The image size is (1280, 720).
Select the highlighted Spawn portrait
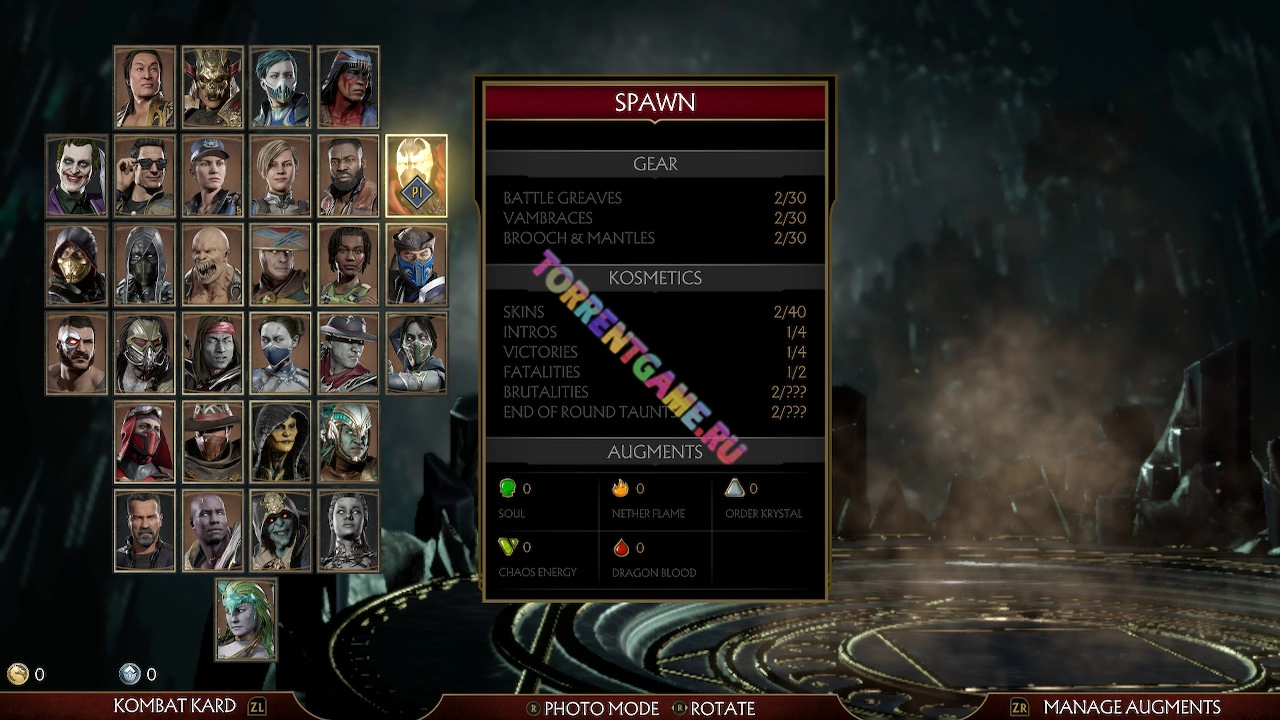pyautogui.click(x=416, y=176)
